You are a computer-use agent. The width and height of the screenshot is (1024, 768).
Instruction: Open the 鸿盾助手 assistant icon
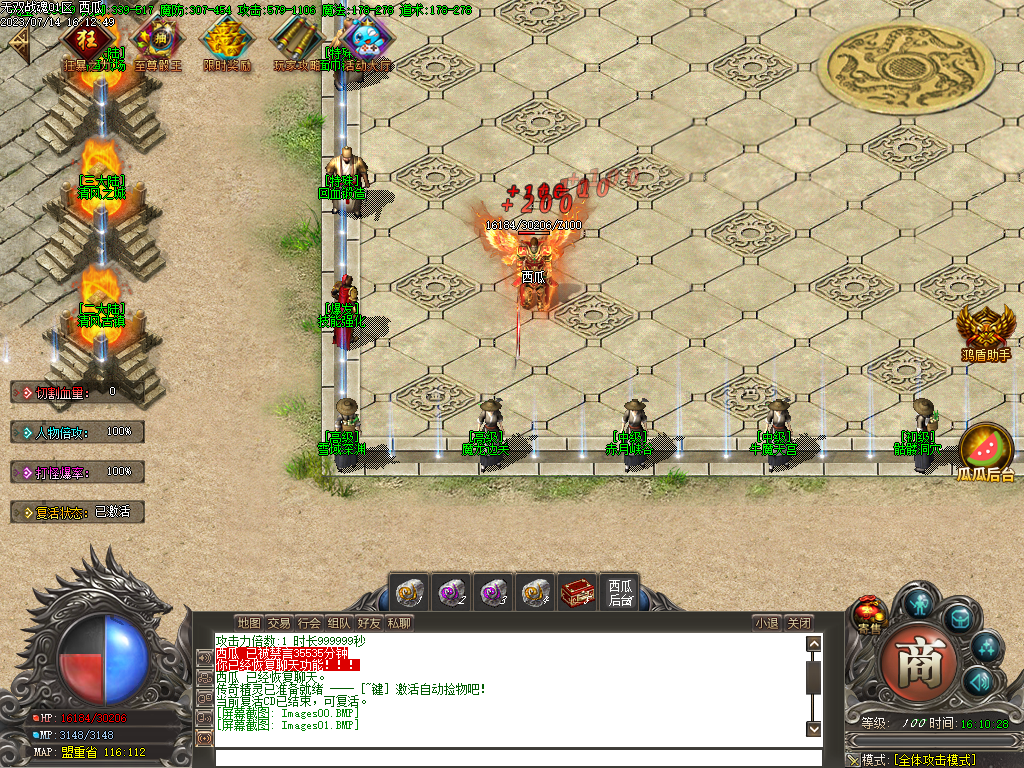click(x=986, y=328)
